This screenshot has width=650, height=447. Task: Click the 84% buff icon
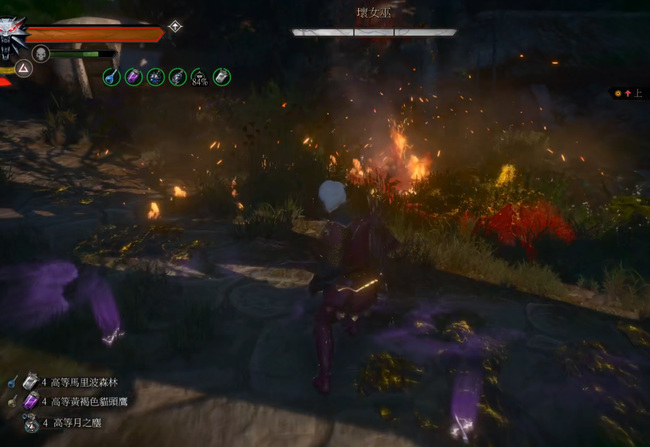199,76
